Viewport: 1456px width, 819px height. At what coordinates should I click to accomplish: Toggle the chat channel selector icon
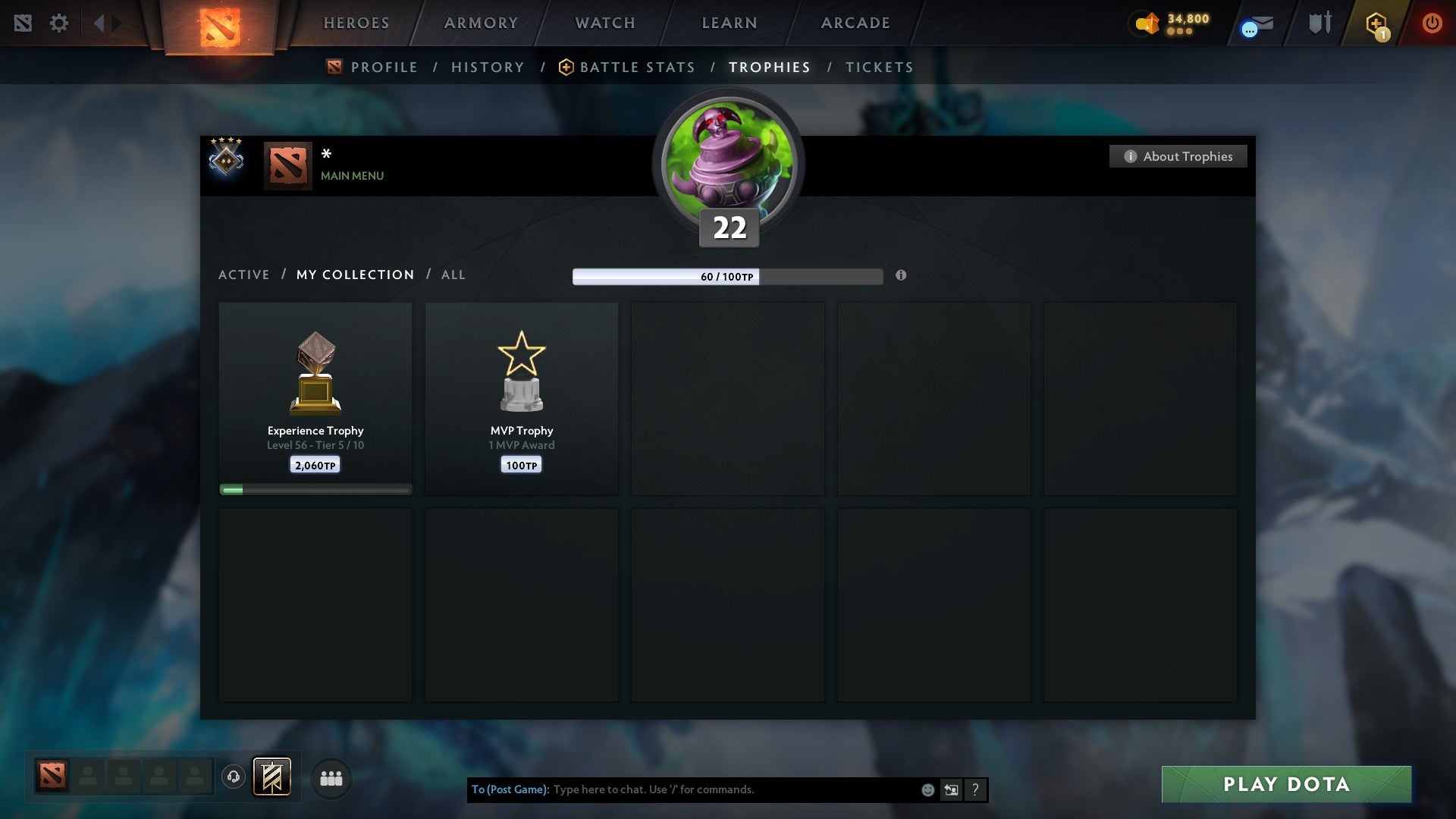coord(951,789)
